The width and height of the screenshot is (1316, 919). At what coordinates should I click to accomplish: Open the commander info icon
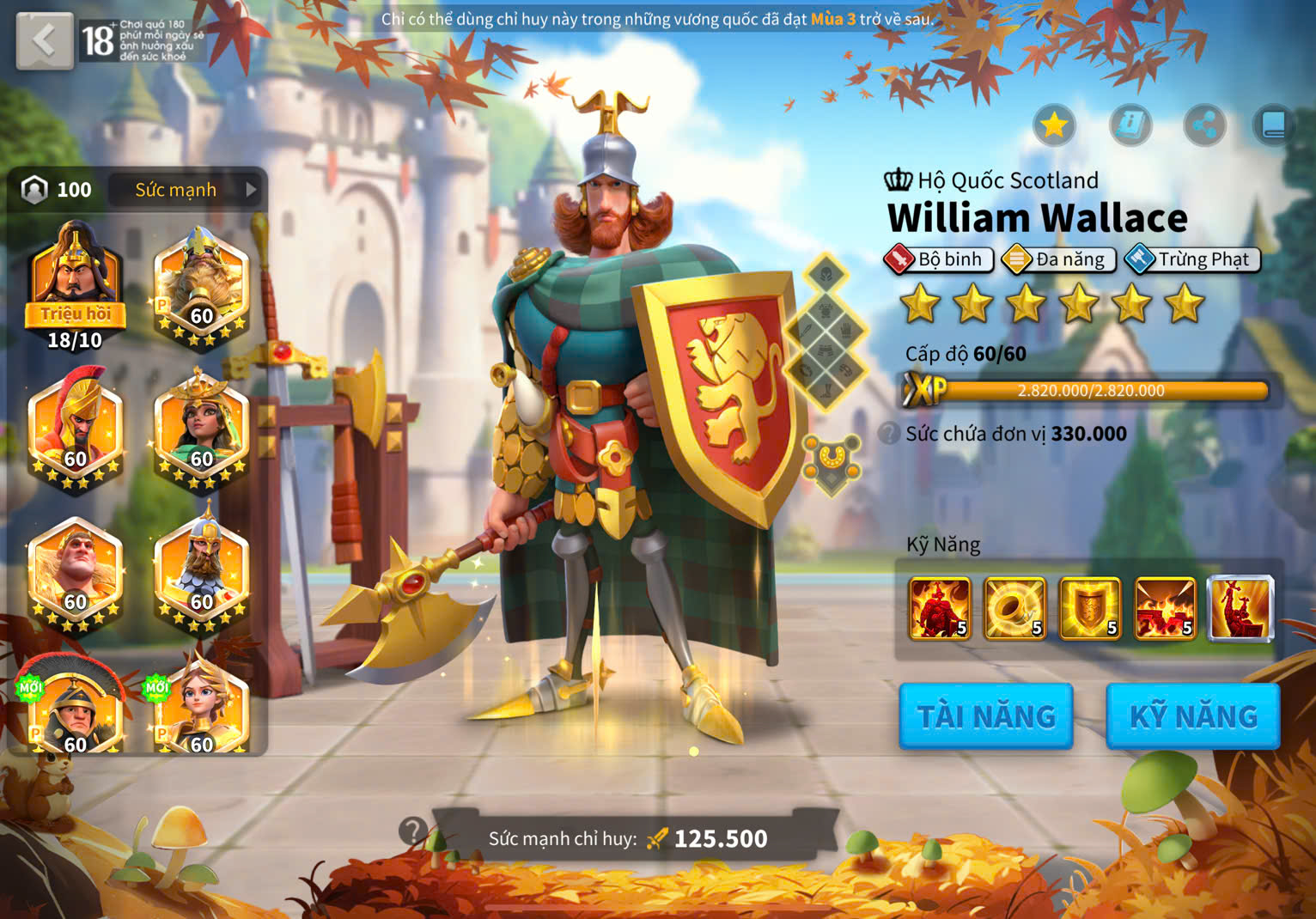[1130, 126]
